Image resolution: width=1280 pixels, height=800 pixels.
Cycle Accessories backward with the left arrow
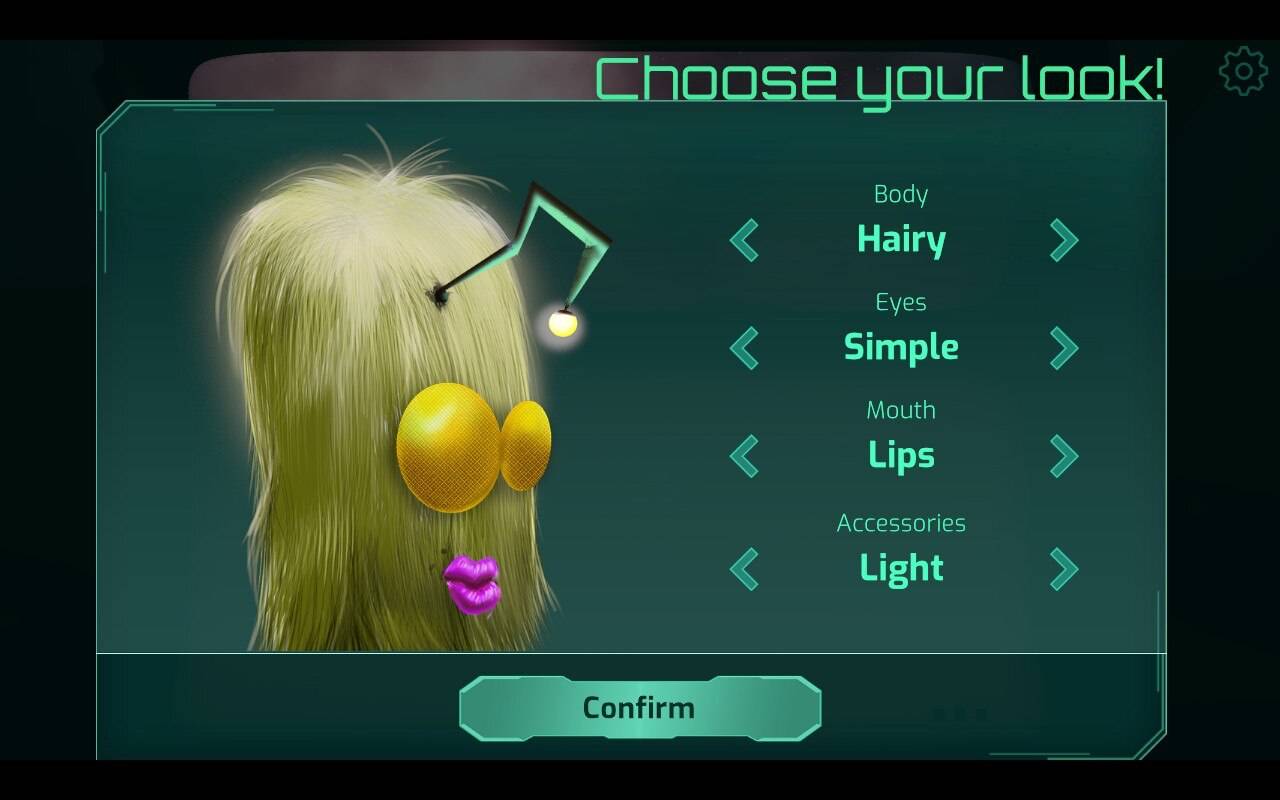coord(745,569)
